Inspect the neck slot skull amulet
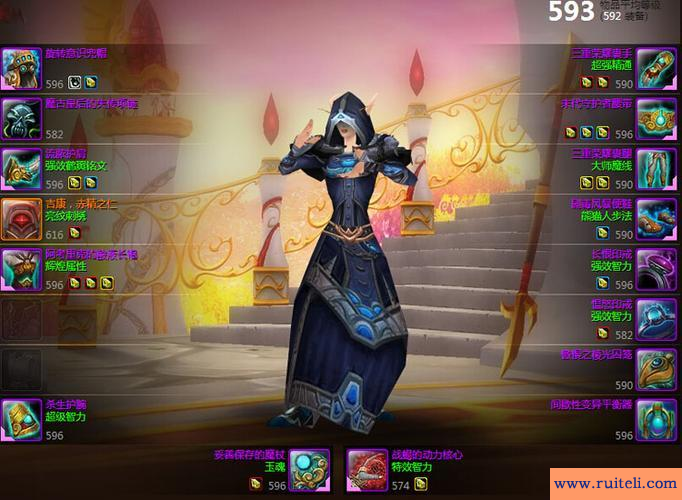682x500 pixels. click(21, 118)
